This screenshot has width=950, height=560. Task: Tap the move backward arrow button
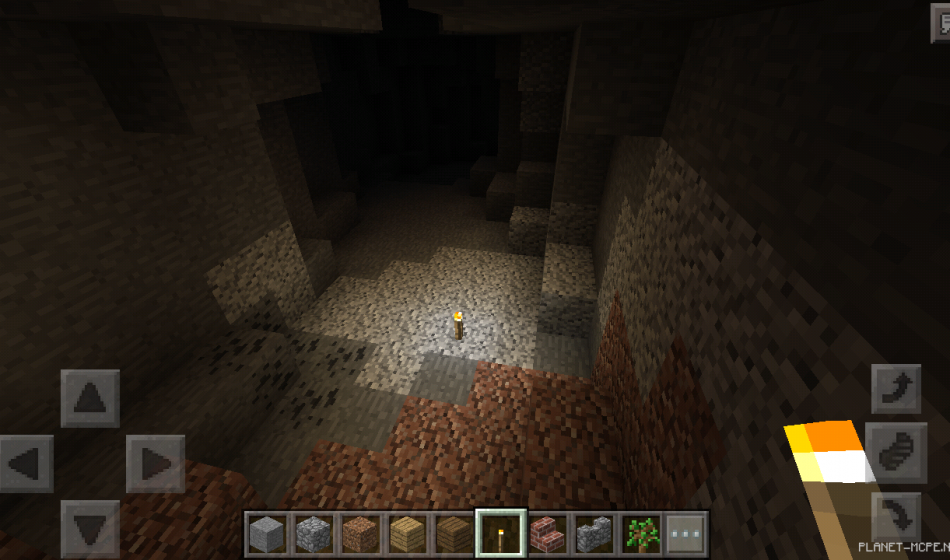pyautogui.click(x=90, y=529)
